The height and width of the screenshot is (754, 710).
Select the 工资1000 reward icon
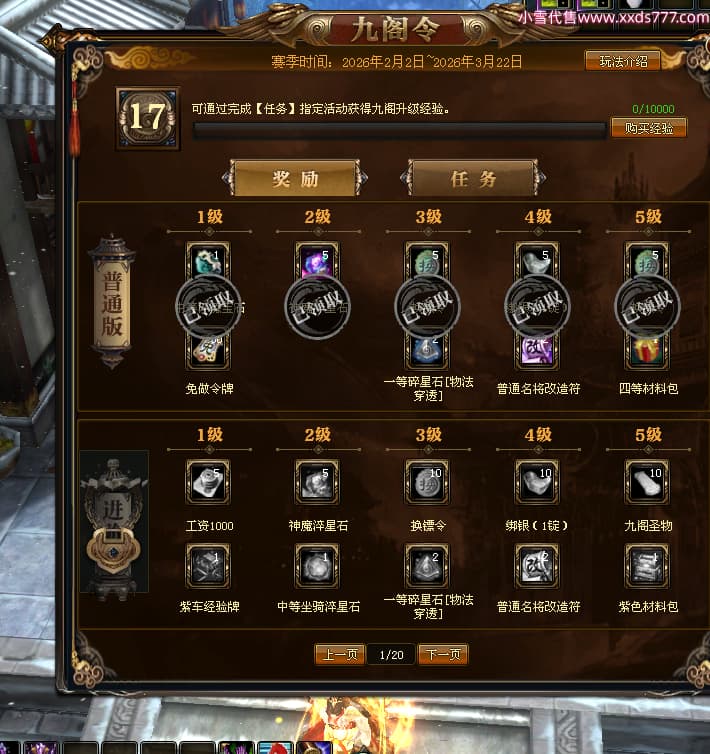[x=208, y=482]
